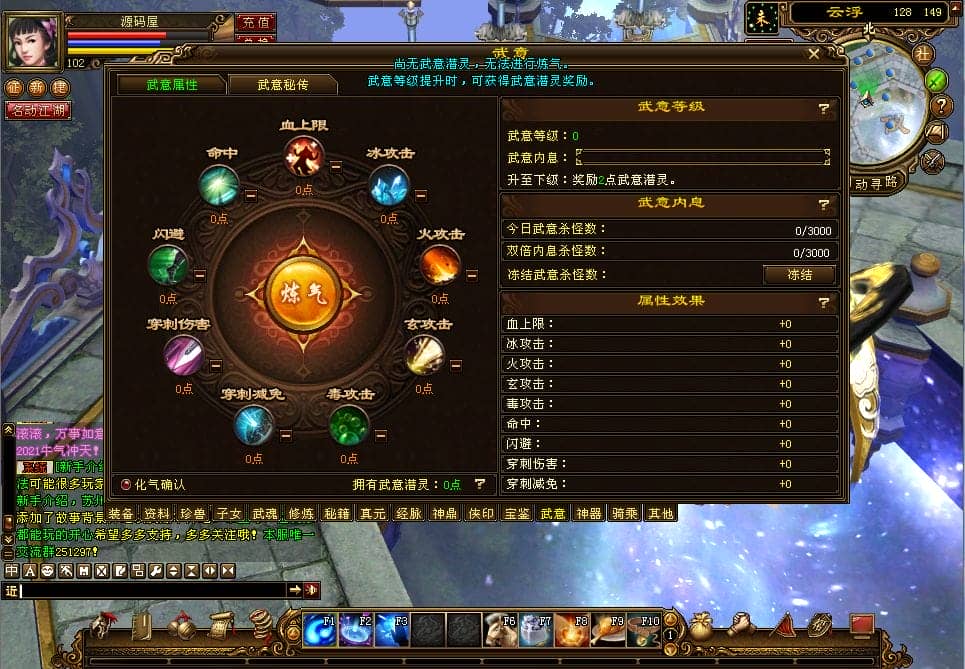Close the 武意 window with the X
965x669 pixels.
pyautogui.click(x=814, y=54)
